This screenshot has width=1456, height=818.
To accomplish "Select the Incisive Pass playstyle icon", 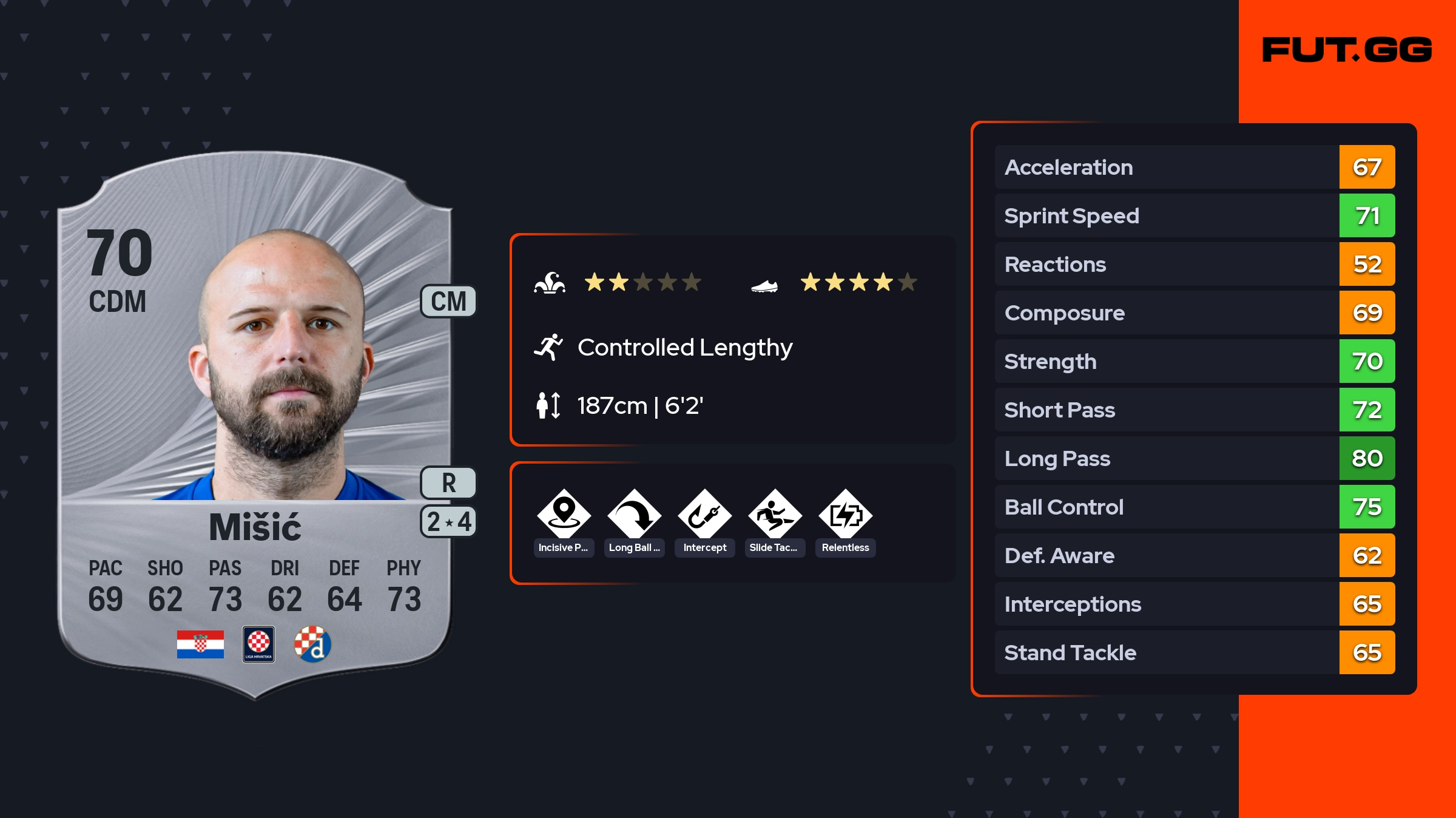I will [x=564, y=516].
